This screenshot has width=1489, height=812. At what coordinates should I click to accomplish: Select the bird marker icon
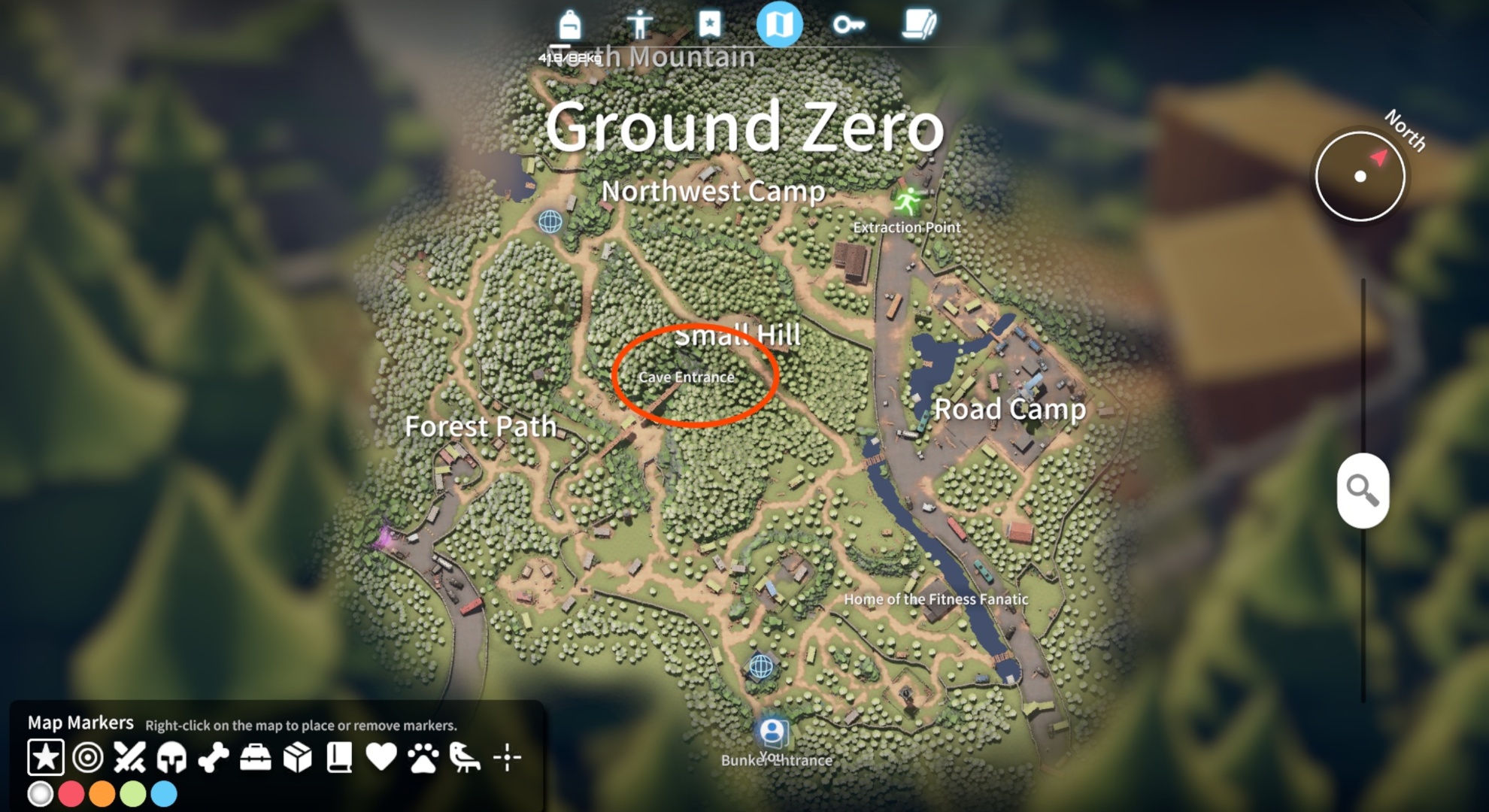(463, 759)
